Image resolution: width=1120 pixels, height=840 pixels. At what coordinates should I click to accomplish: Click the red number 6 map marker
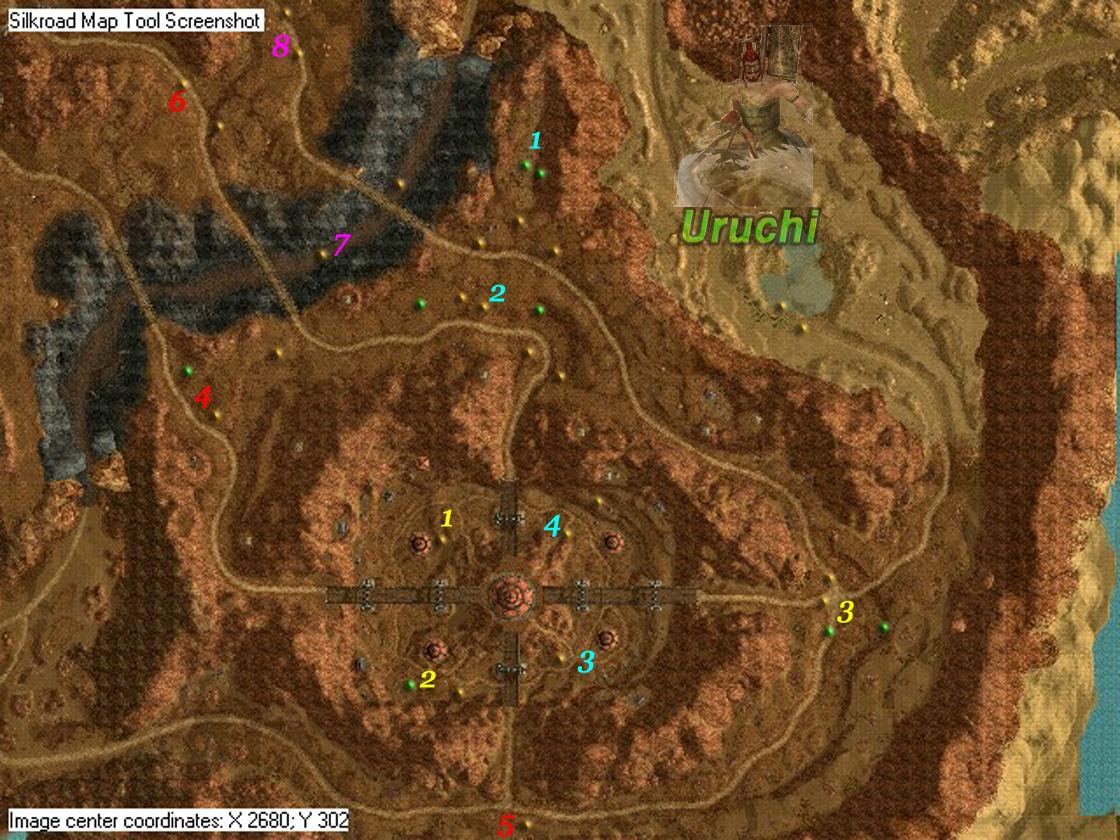click(177, 101)
